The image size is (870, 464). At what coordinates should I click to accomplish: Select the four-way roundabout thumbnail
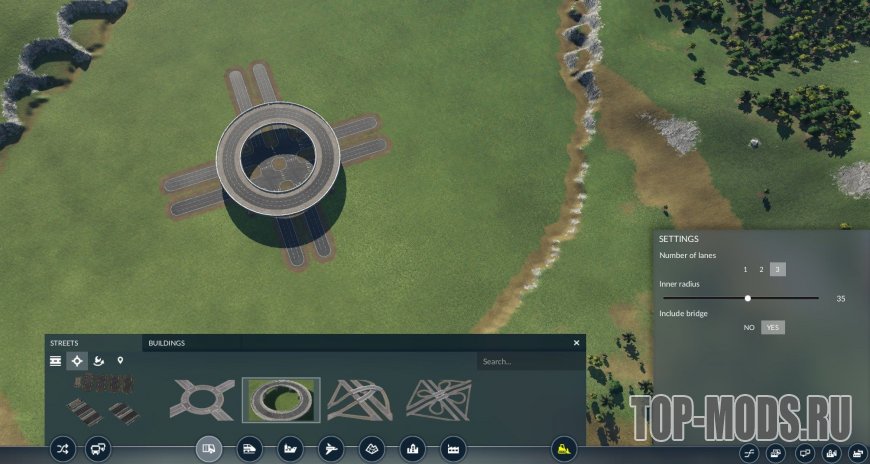click(x=202, y=399)
